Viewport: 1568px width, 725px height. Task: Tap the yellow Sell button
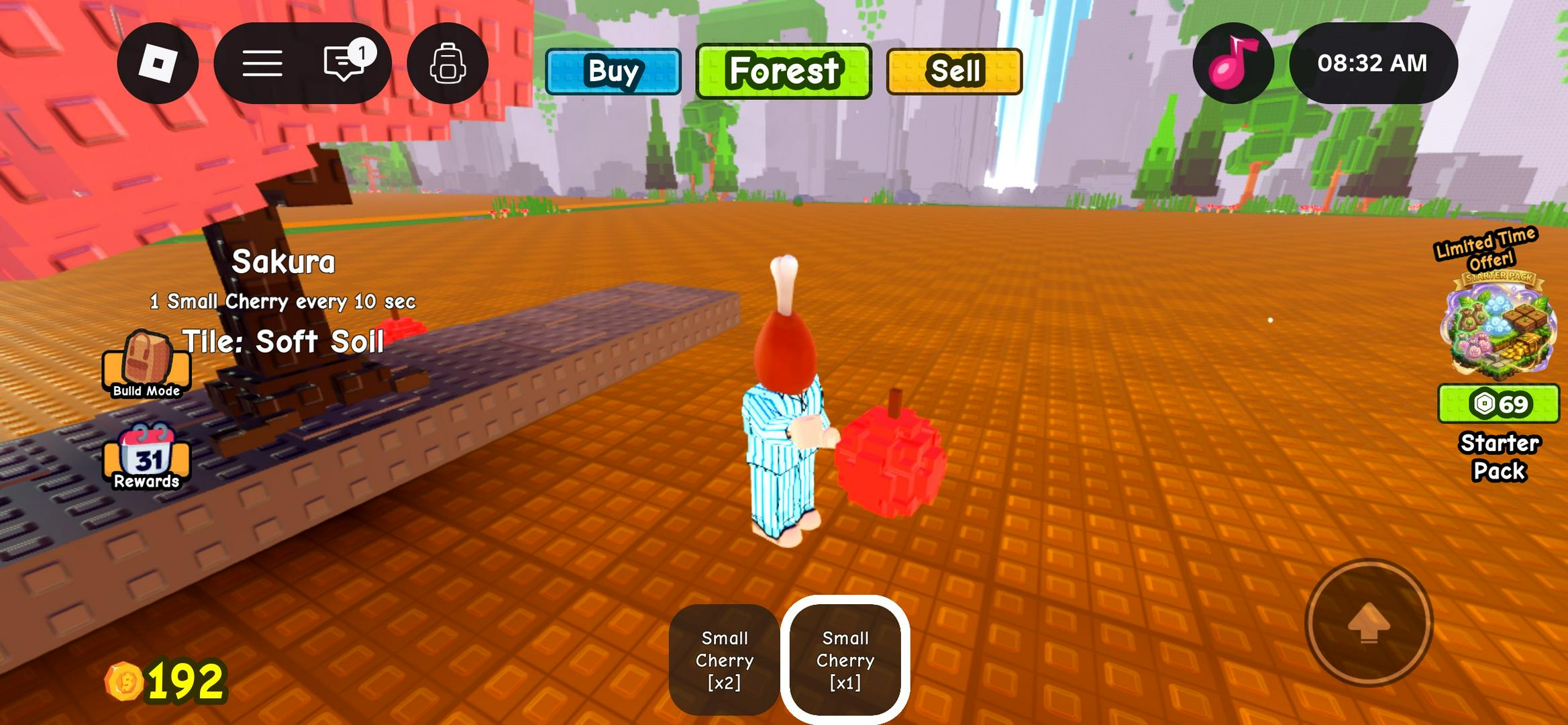[954, 71]
